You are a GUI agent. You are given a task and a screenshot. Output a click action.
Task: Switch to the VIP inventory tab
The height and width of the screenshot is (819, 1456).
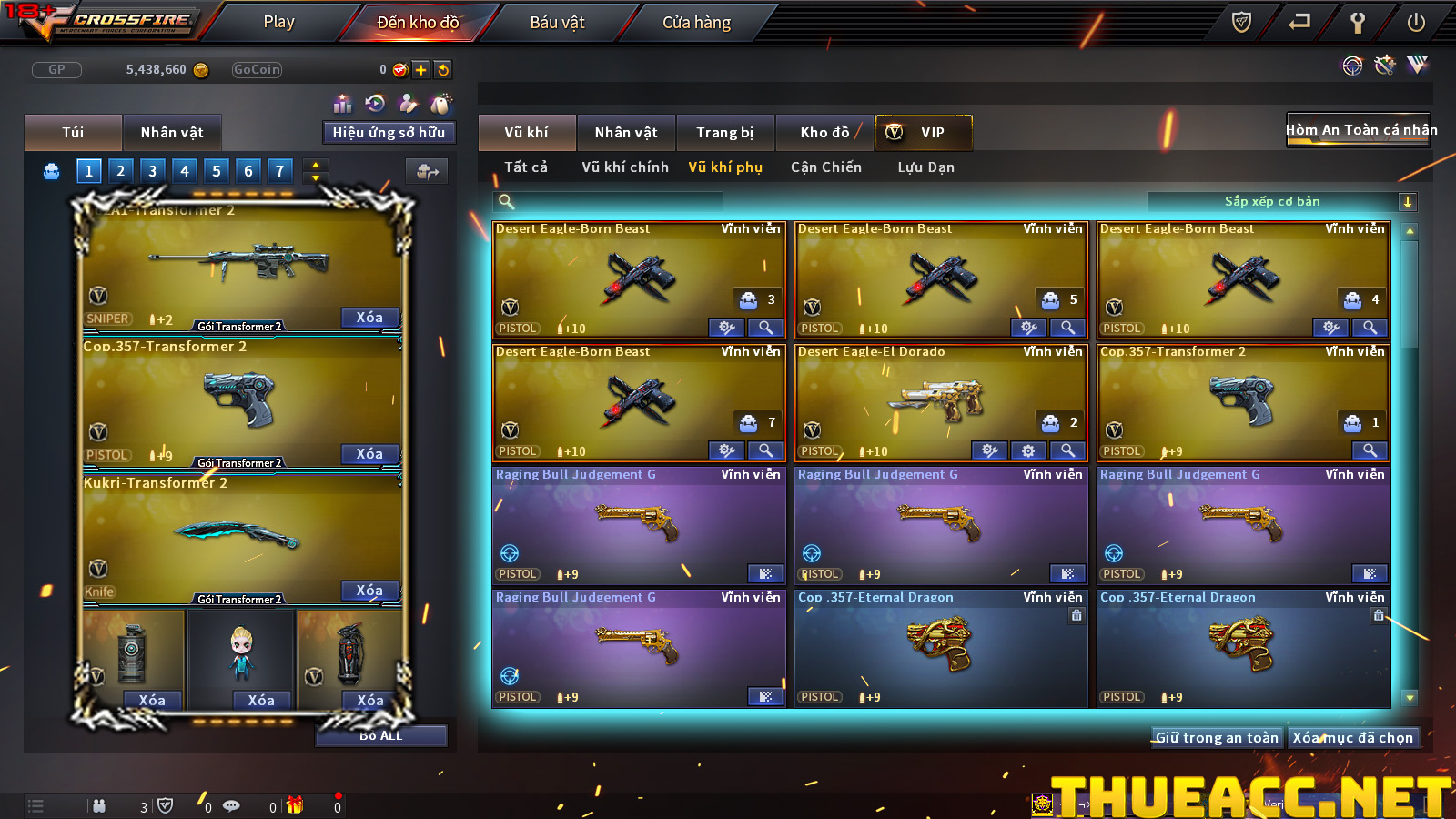(924, 133)
